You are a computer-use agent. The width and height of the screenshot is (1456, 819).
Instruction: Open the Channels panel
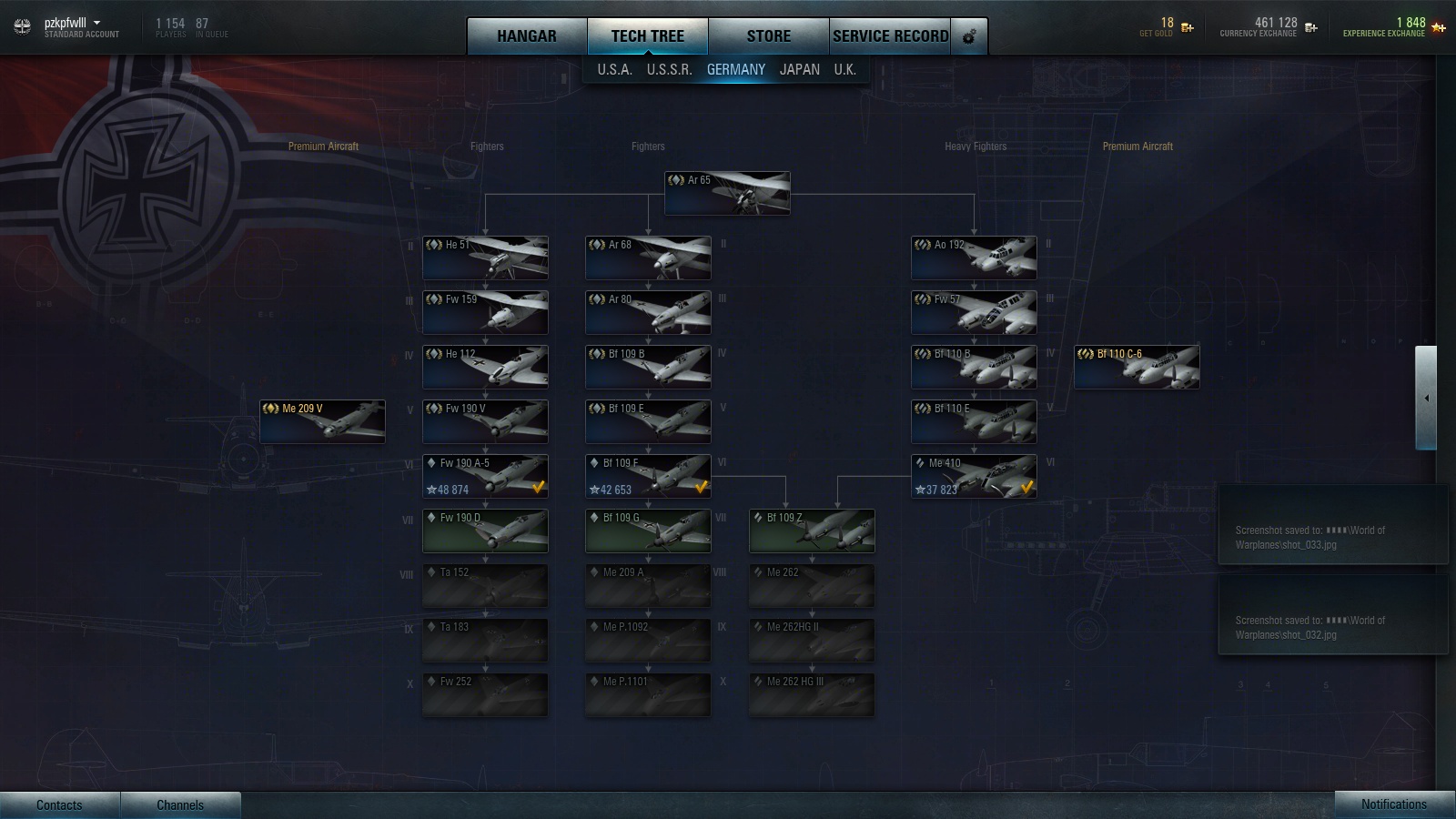[180, 804]
